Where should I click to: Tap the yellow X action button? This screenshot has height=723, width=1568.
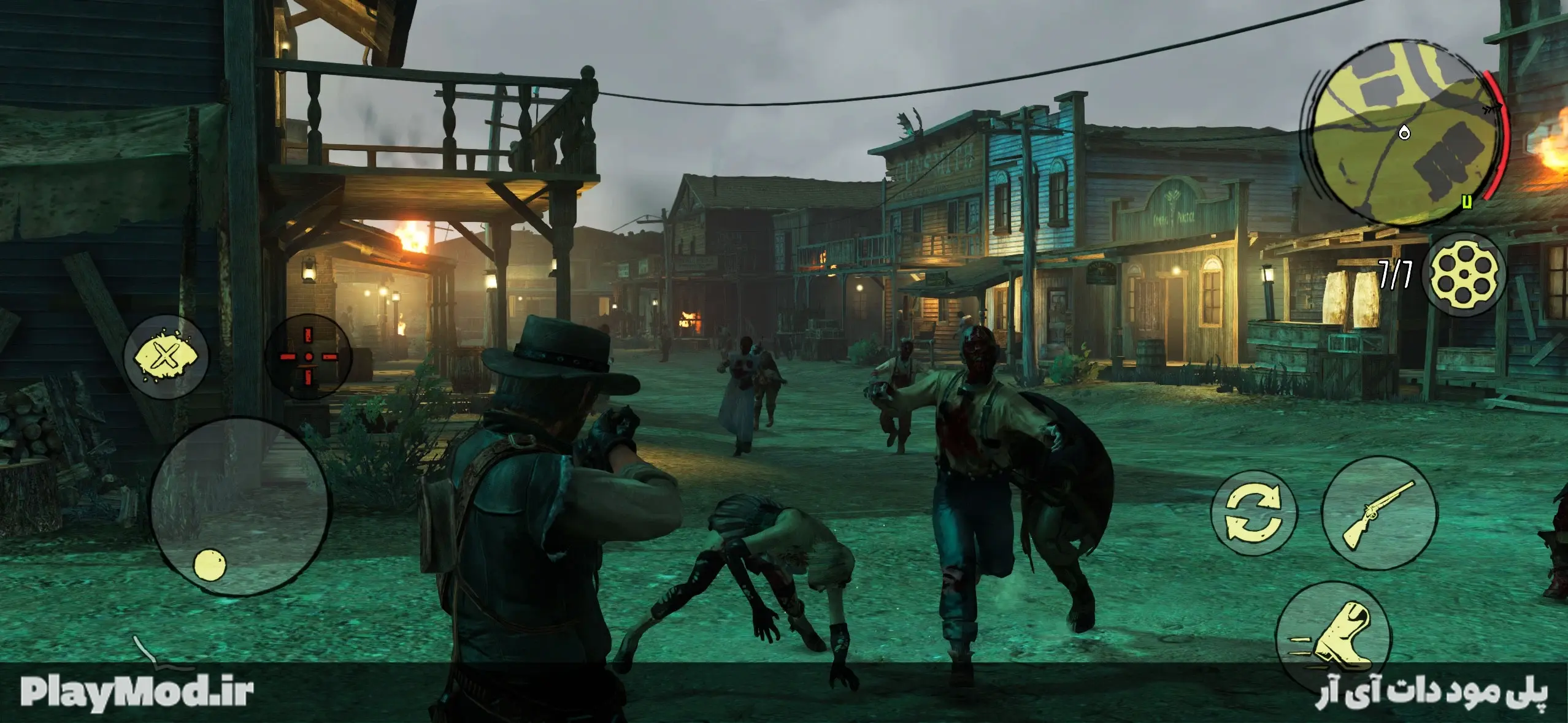pyautogui.click(x=165, y=357)
